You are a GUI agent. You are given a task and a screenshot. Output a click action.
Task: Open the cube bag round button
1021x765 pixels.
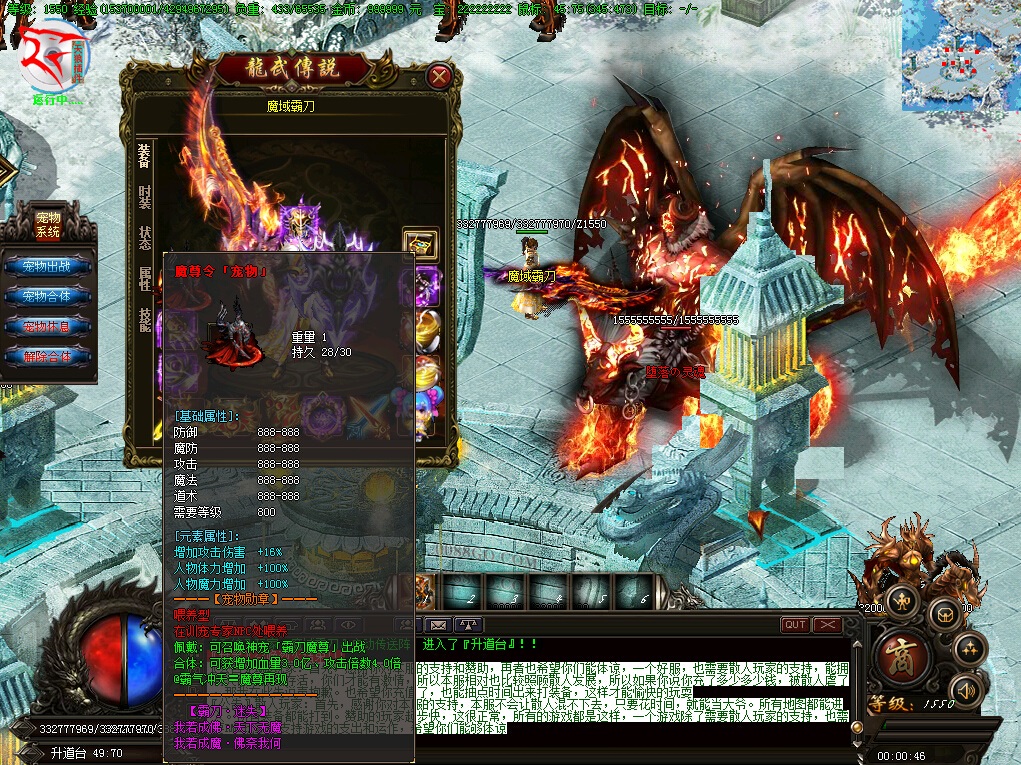[x=944, y=612]
